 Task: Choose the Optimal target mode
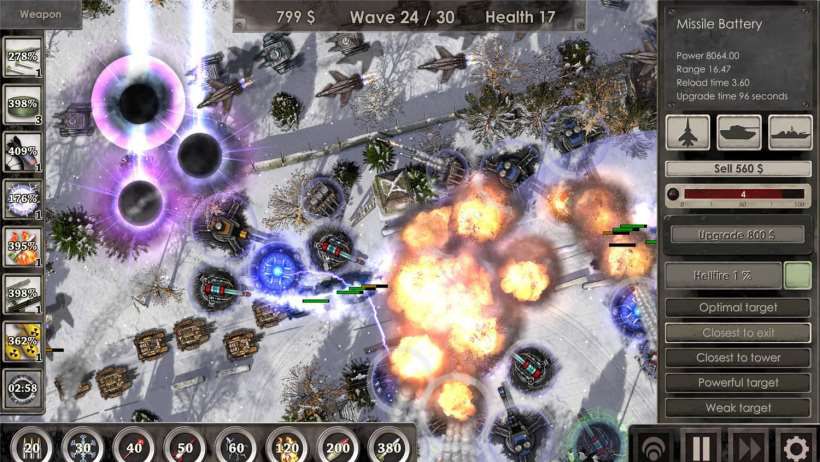tap(738, 307)
